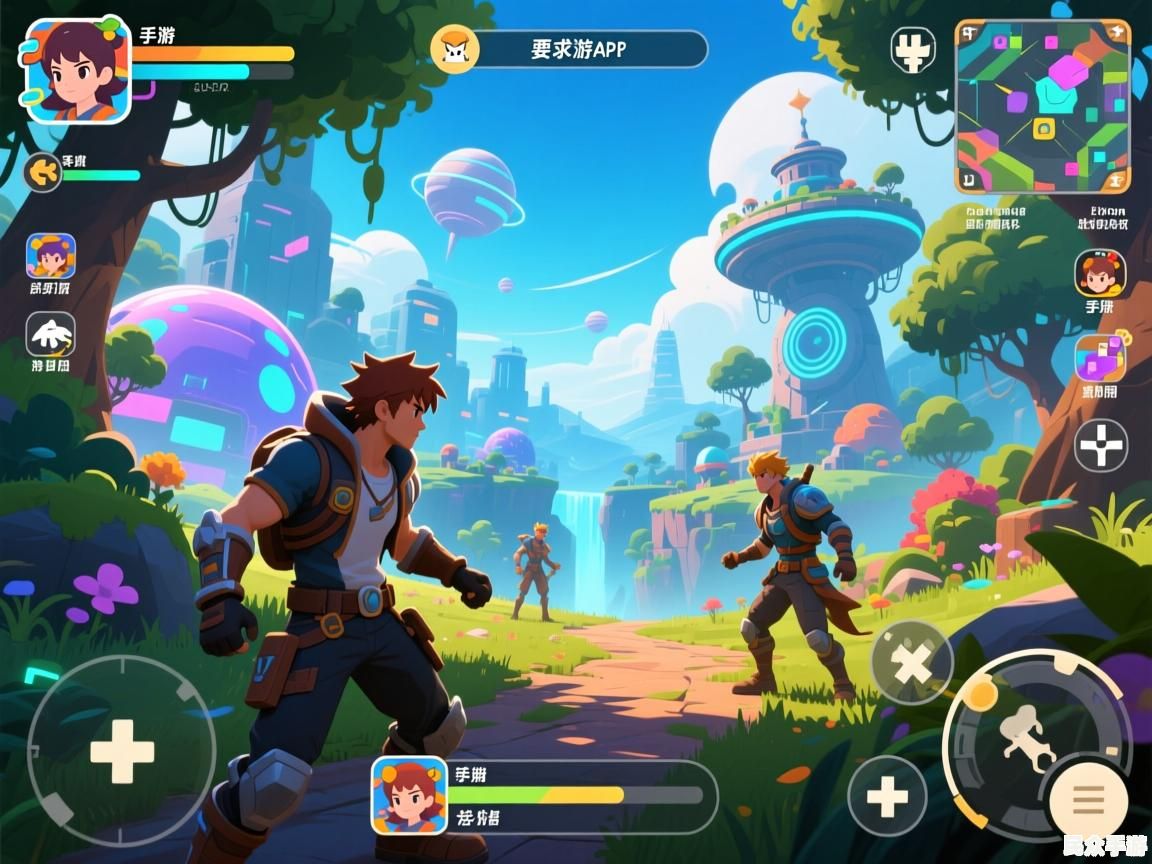
Task: Open the three-line menu button
Action: [1088, 799]
